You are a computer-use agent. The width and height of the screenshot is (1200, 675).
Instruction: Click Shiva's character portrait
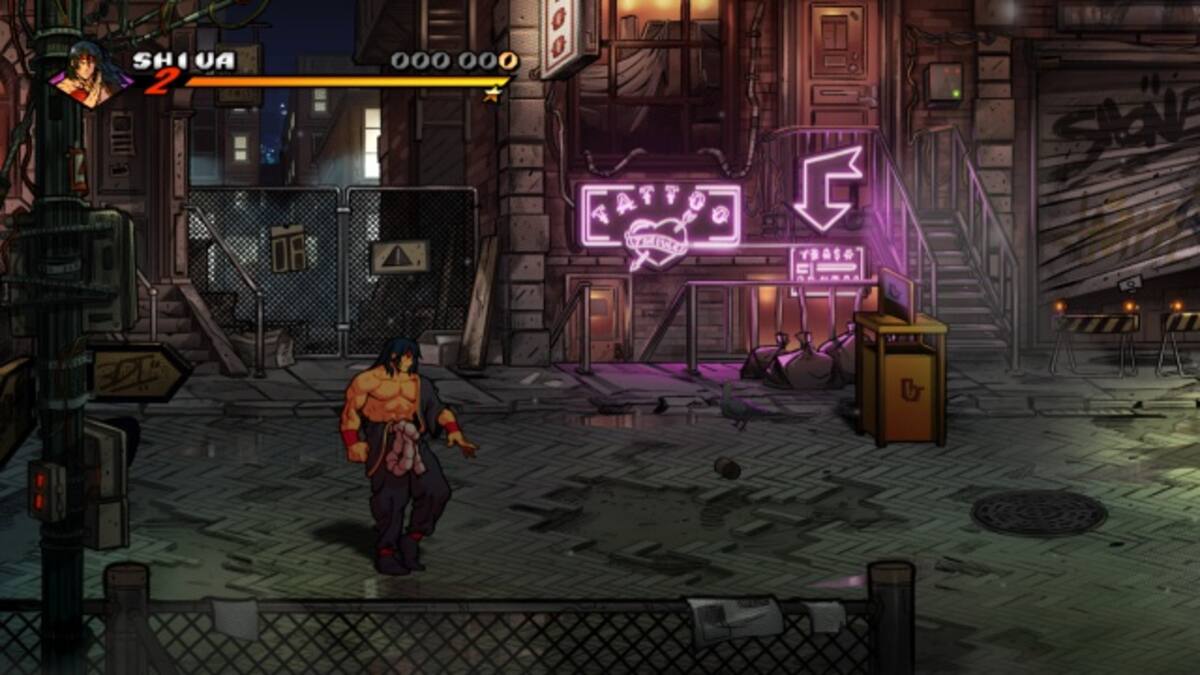89,73
